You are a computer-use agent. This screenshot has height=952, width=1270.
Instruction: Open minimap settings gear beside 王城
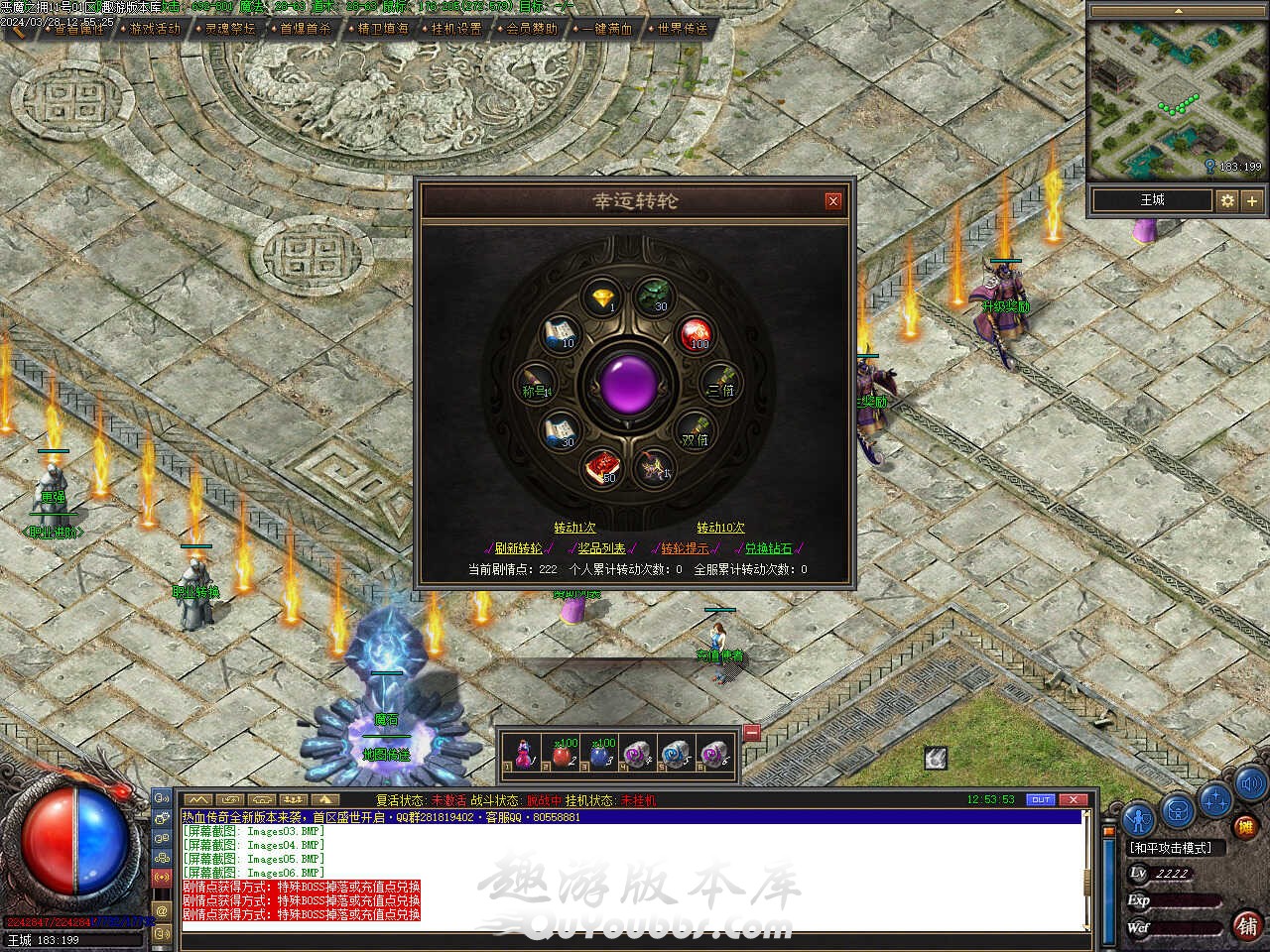coord(1227,200)
